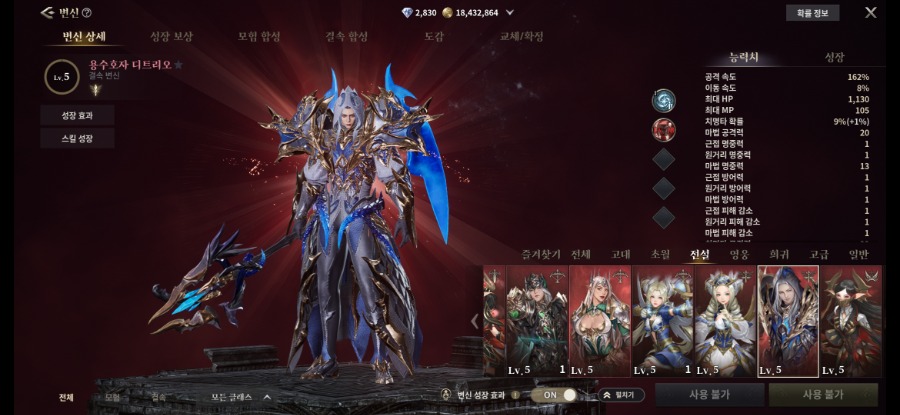Viewport: 900px width, 415px height.
Task: Click the 스킬 성장 button
Action: (x=78, y=139)
